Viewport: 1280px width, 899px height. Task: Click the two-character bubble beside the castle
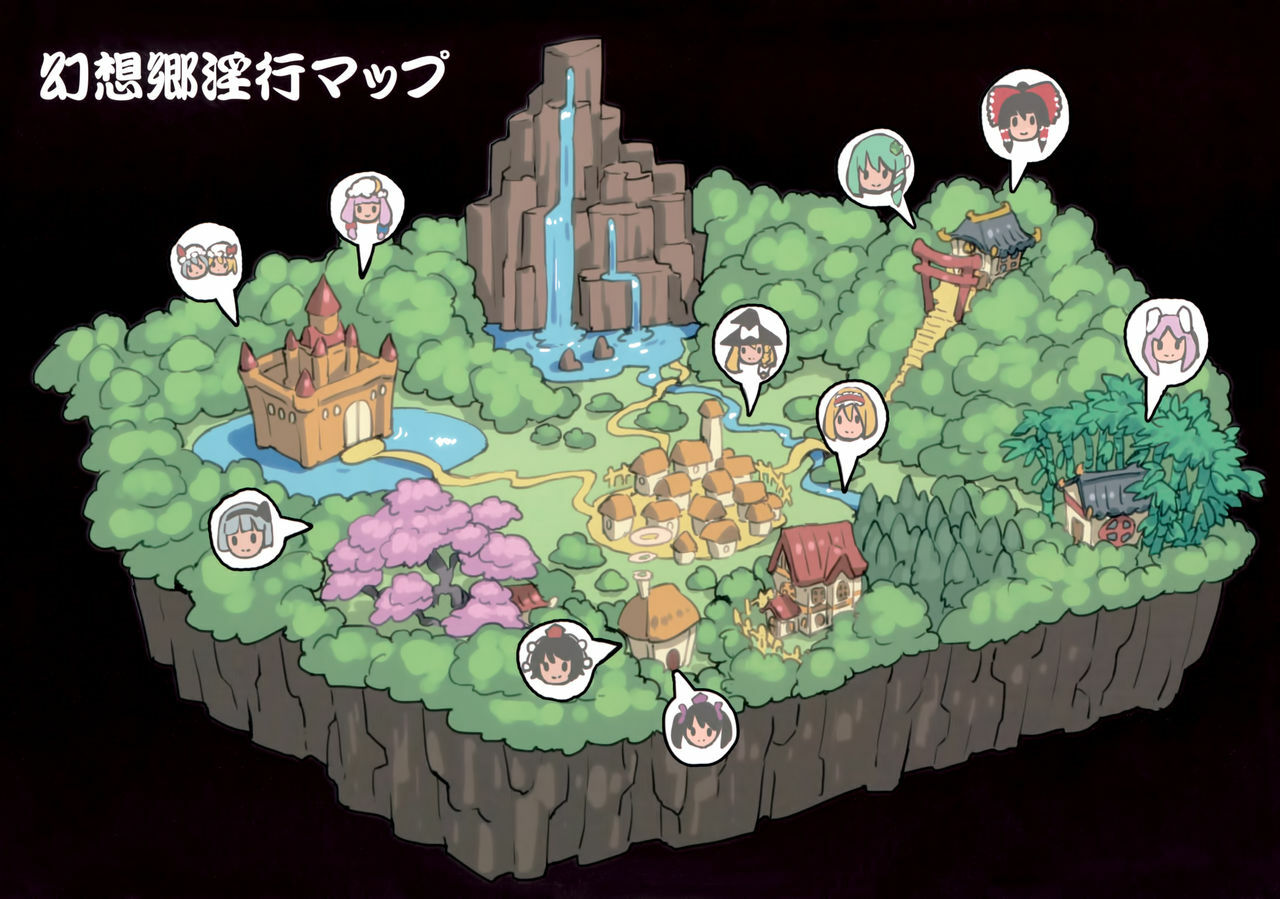(x=207, y=262)
